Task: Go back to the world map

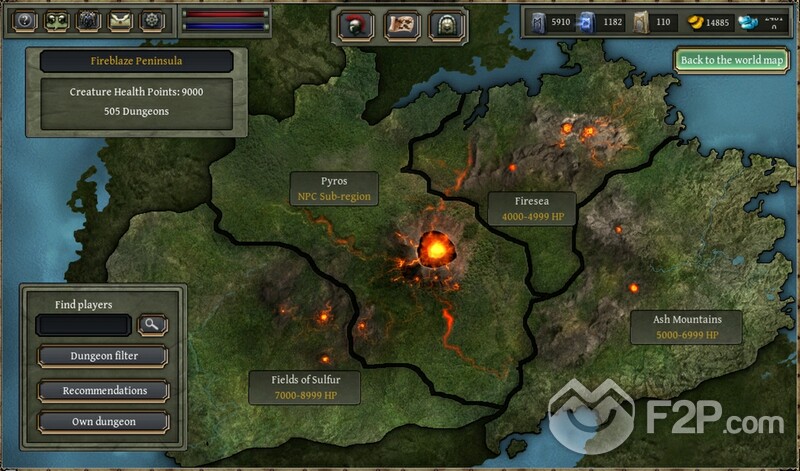Action: pos(733,60)
